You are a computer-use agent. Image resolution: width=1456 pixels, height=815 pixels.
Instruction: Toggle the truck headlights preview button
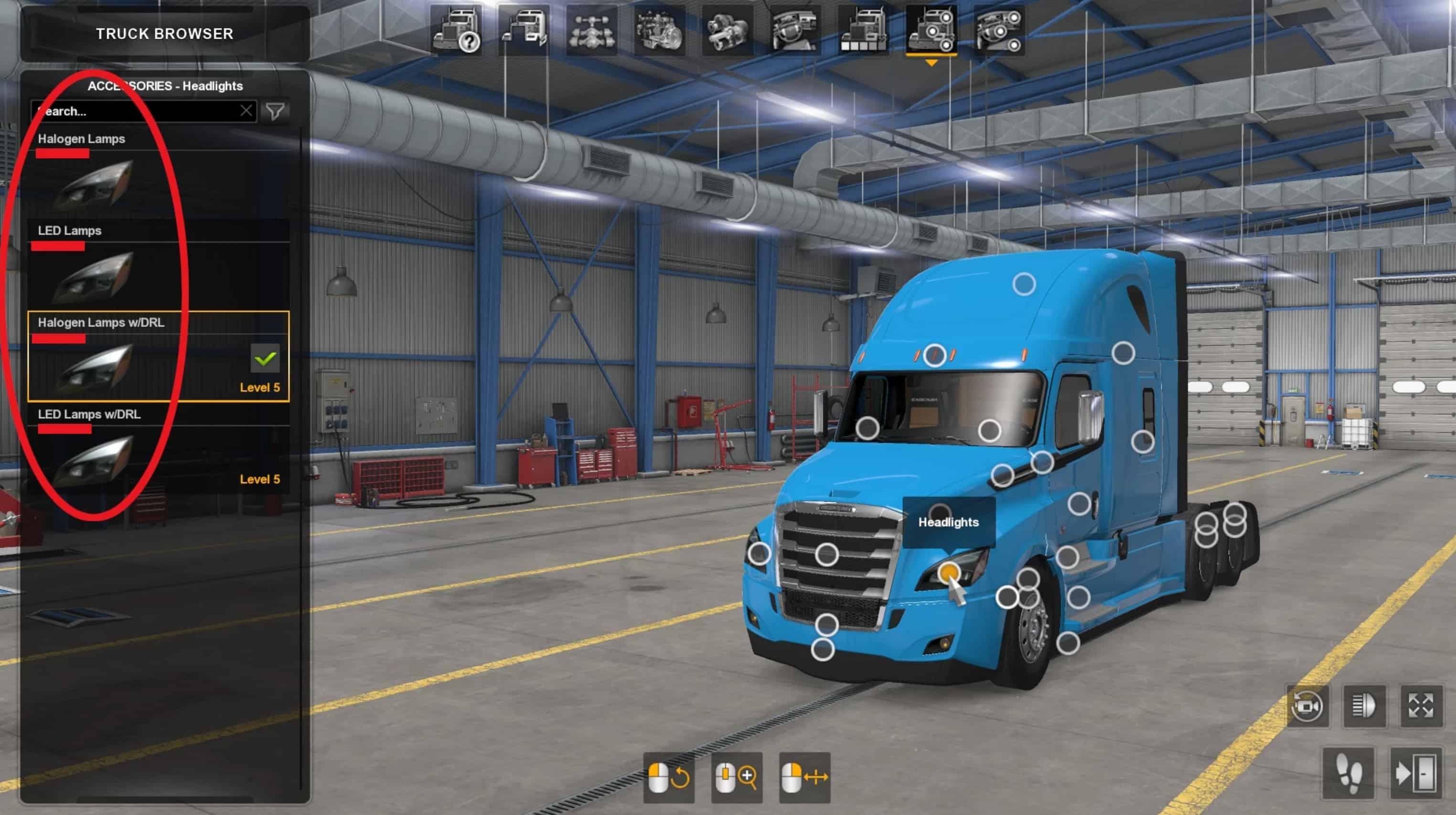point(1364,706)
